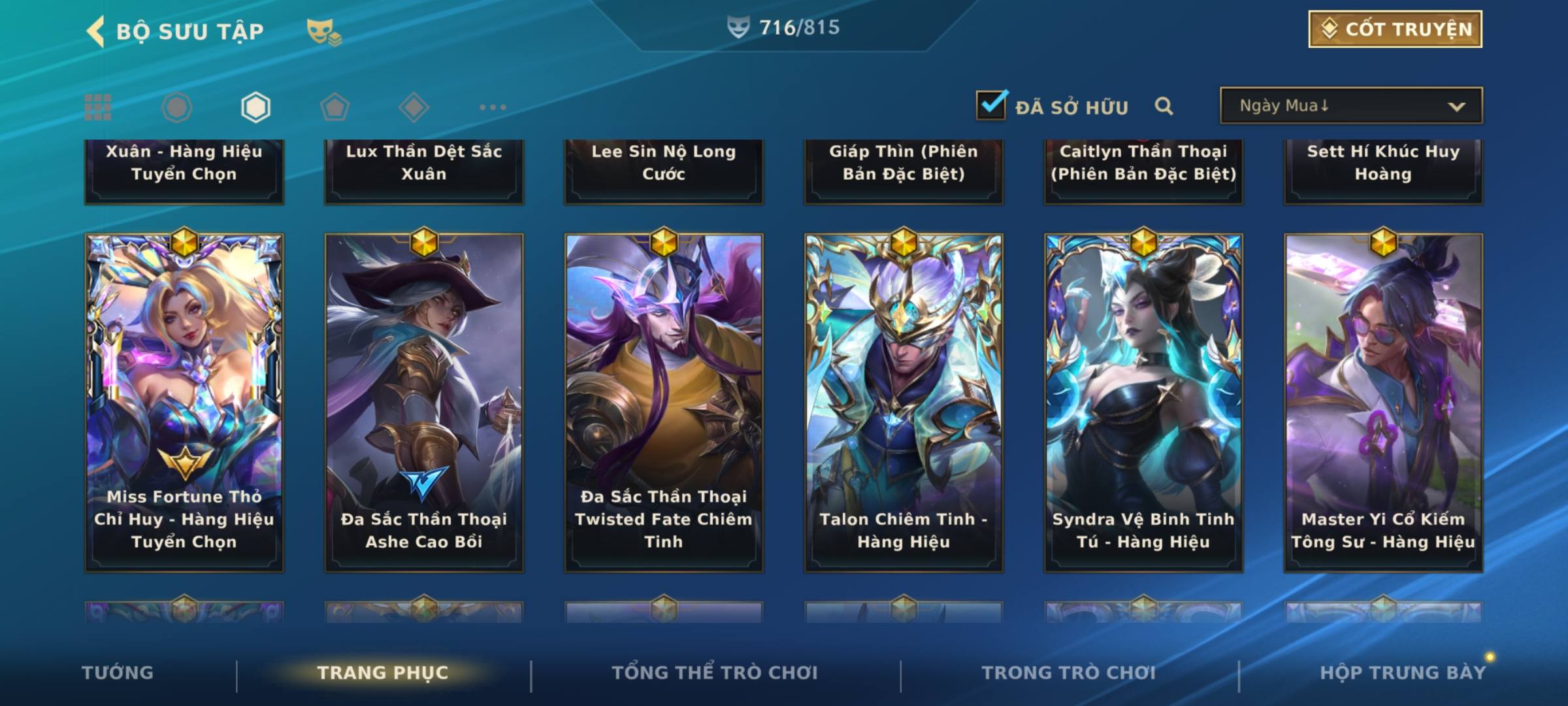
Task: Open the three-dots more filters
Action: click(x=493, y=107)
